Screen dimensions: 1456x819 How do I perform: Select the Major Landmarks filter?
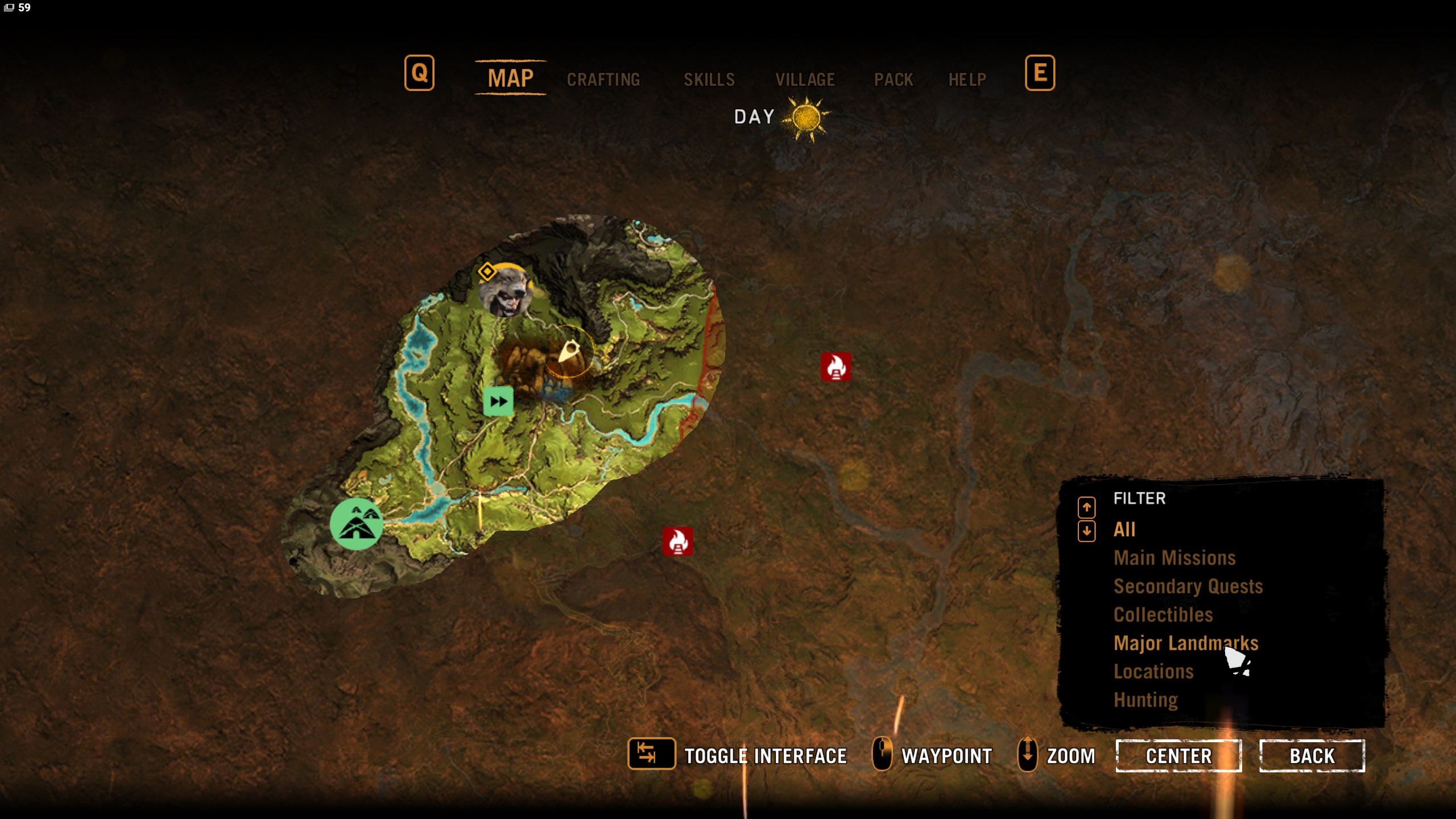[1186, 643]
